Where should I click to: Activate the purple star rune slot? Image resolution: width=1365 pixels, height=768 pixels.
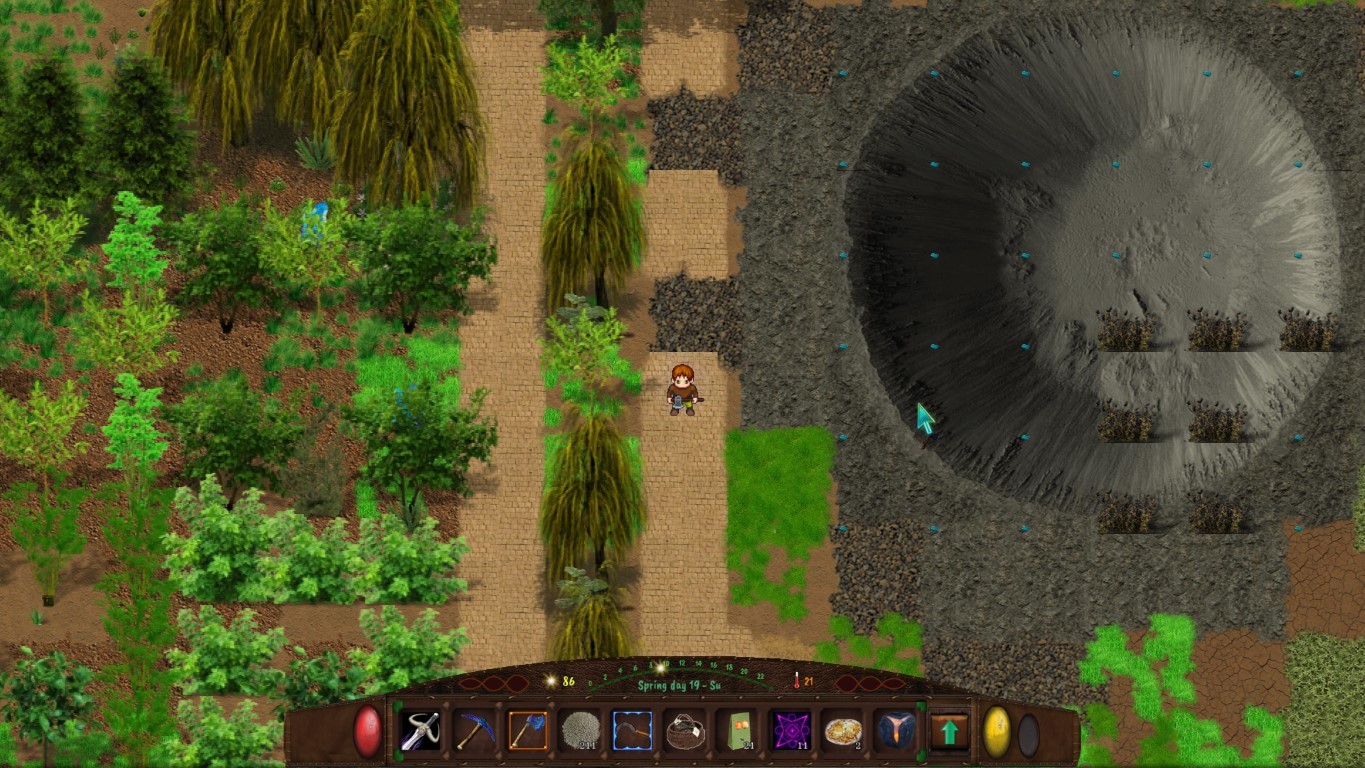pos(791,731)
